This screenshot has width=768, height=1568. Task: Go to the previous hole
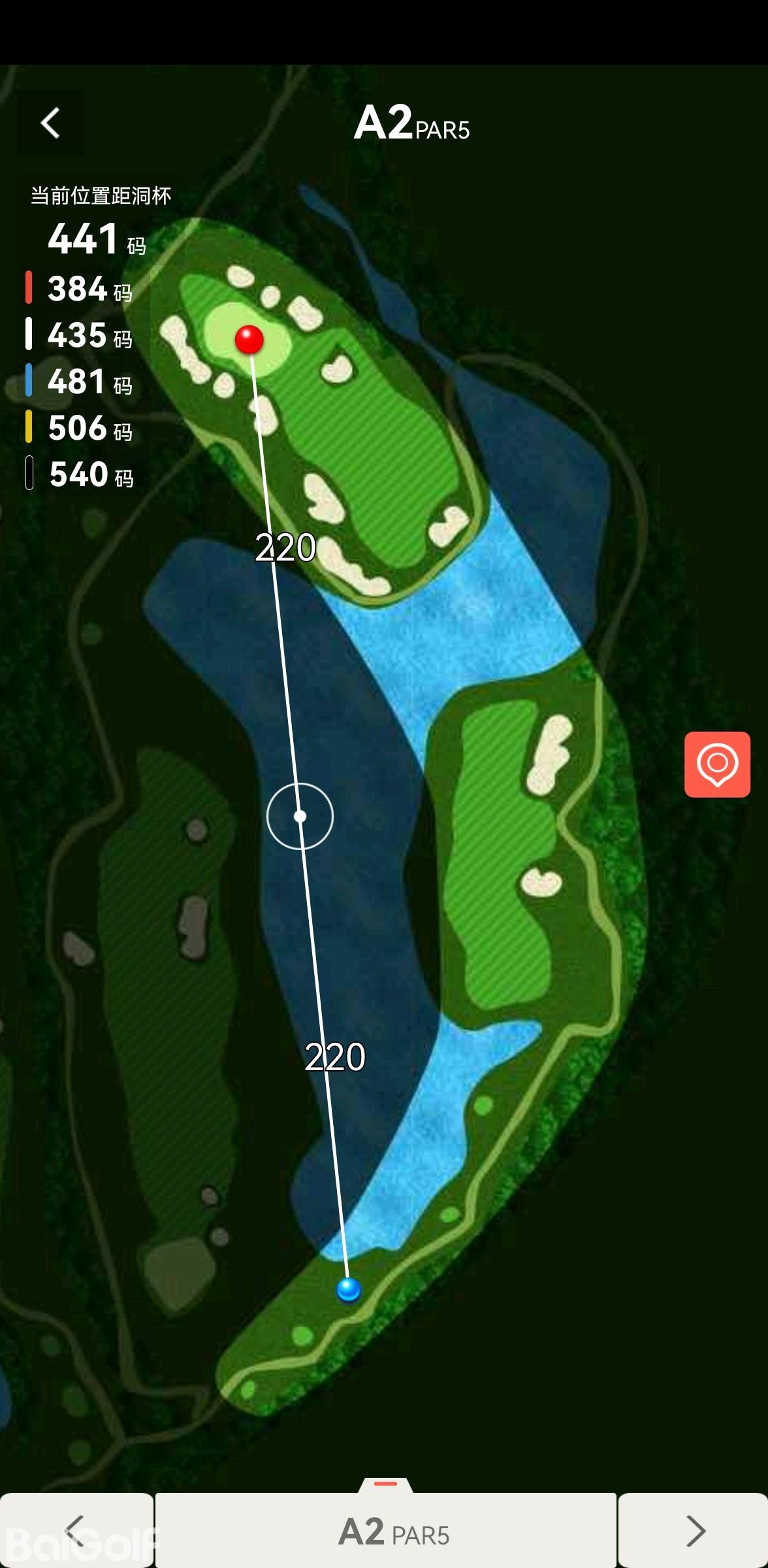click(x=76, y=1530)
